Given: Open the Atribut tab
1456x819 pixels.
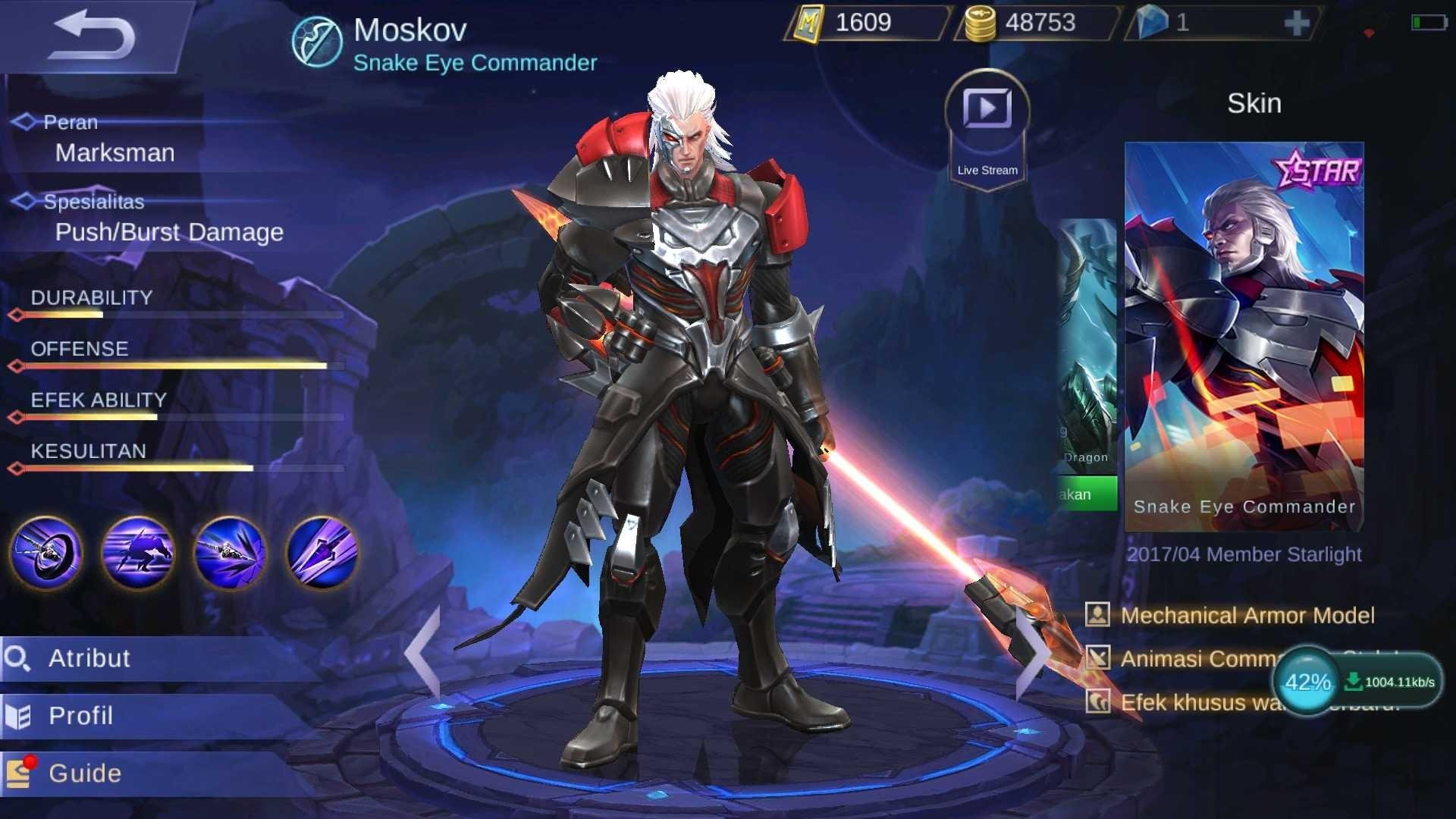Looking at the screenshot, I should click(x=89, y=659).
